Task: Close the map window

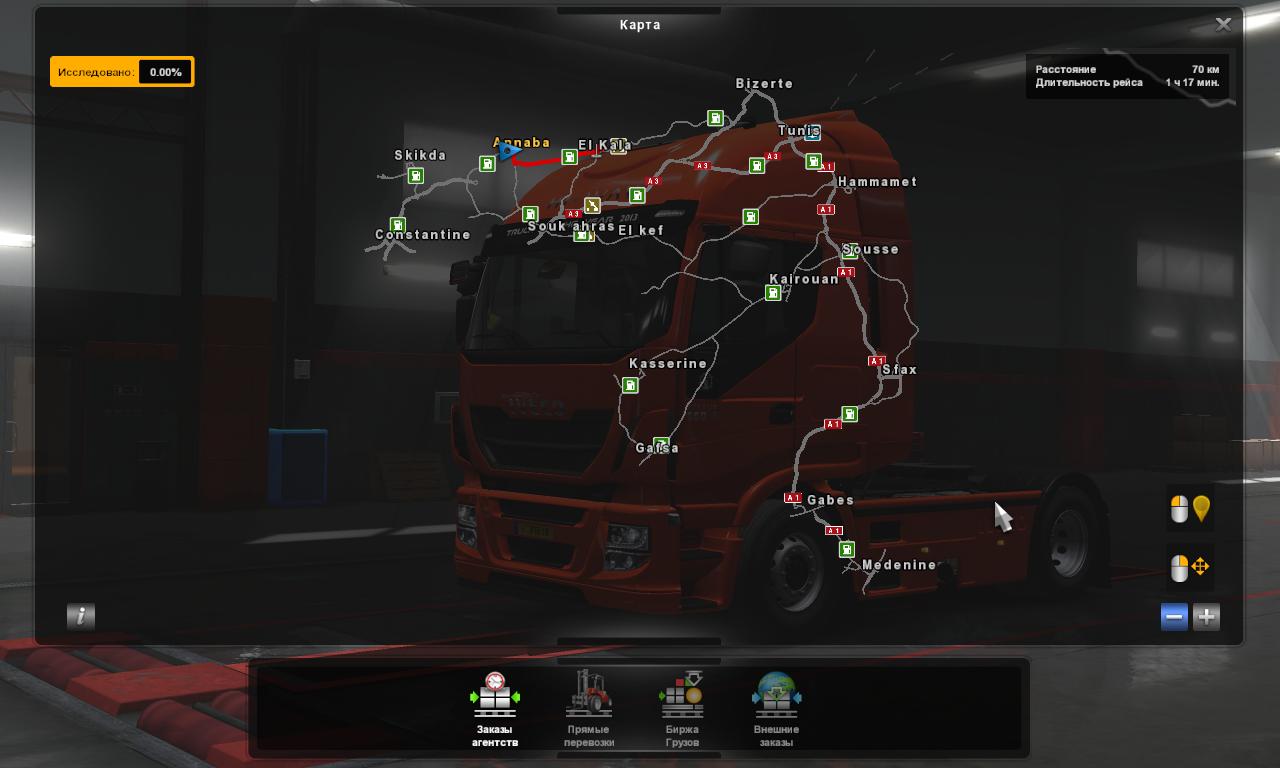Action: click(1223, 25)
